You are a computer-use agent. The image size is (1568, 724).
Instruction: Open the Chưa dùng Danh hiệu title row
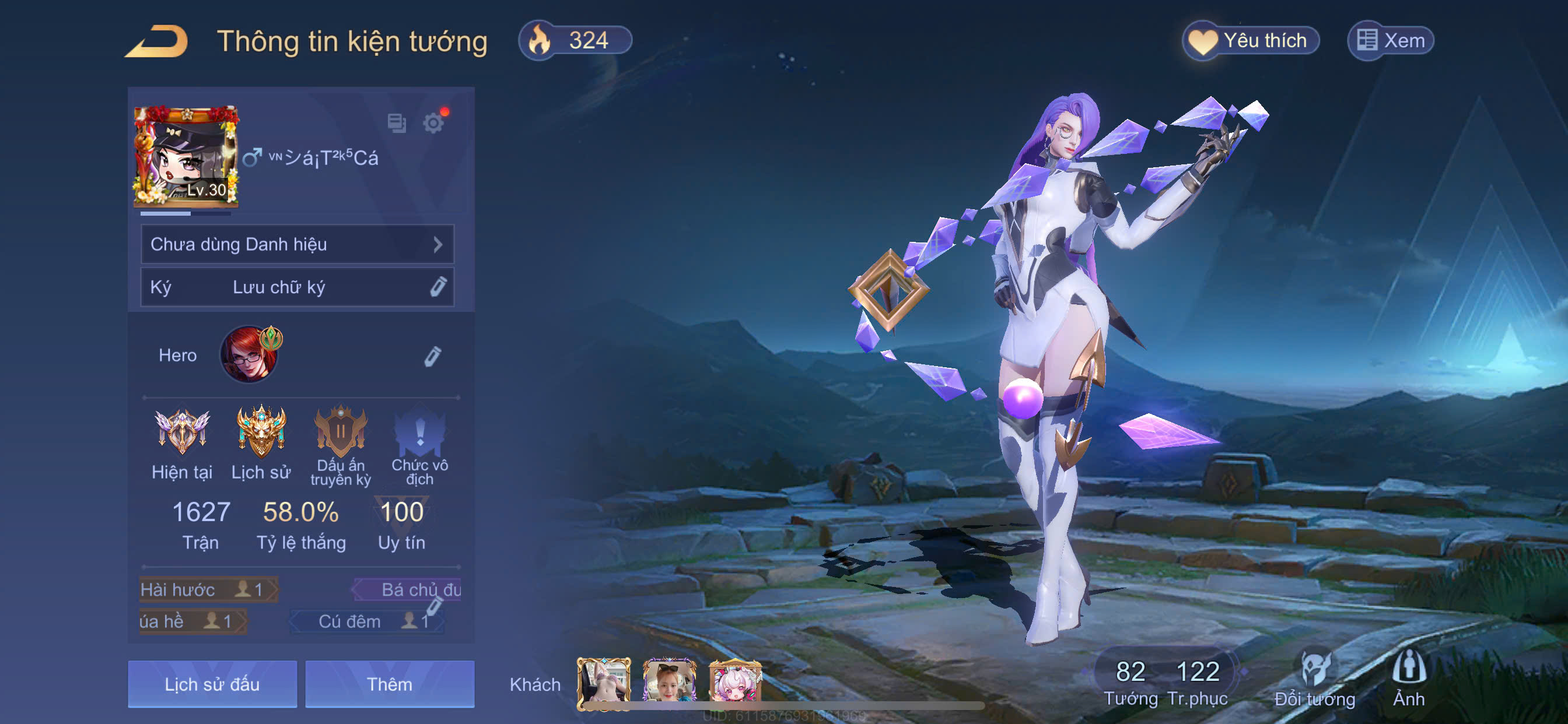pyautogui.click(x=297, y=245)
